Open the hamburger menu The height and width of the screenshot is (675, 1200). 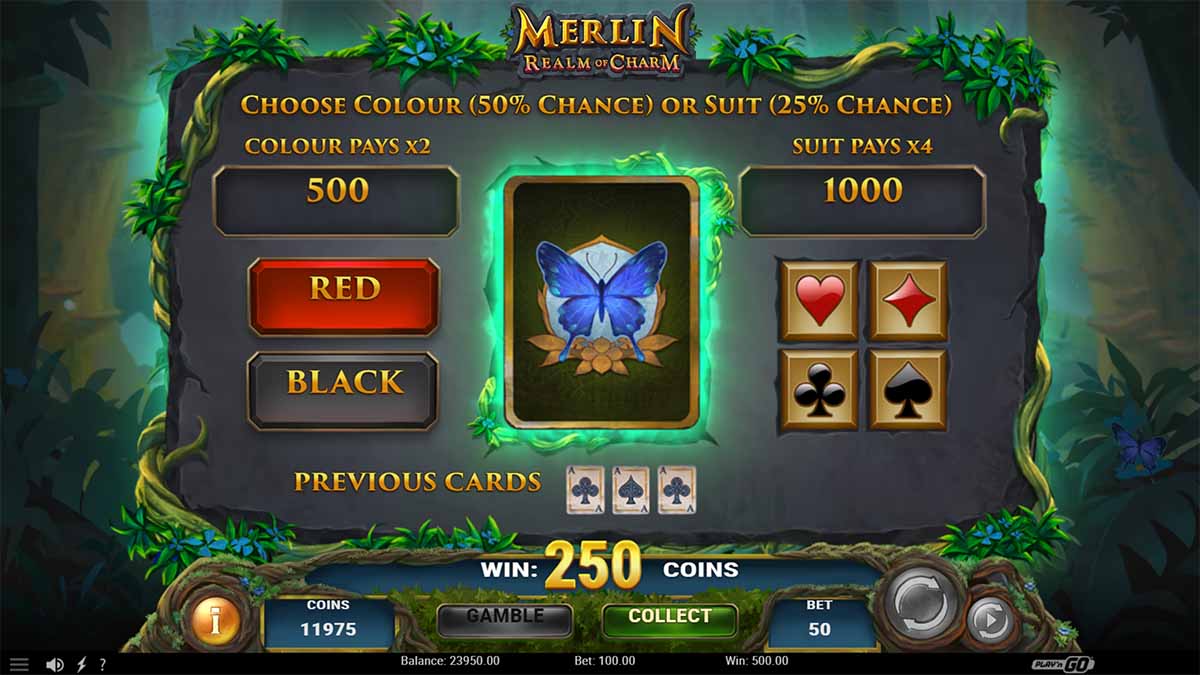(19, 664)
